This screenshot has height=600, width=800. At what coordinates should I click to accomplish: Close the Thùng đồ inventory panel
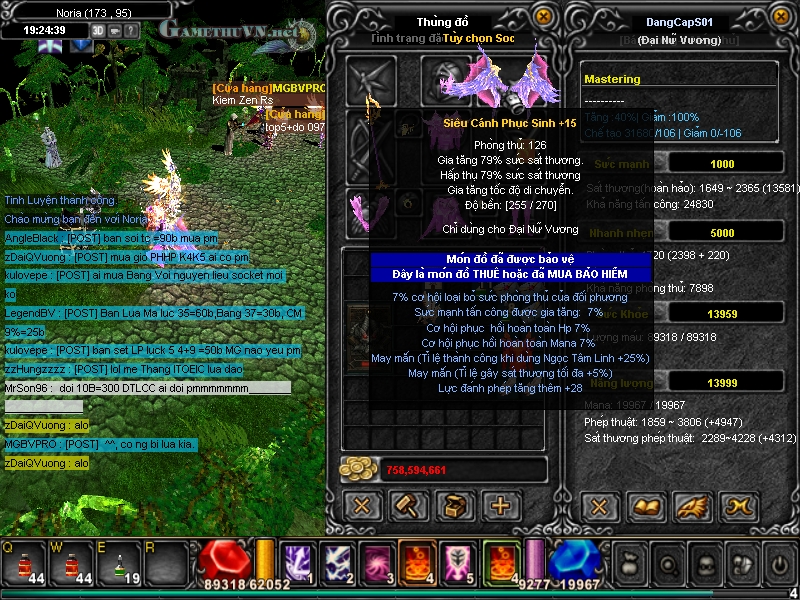(x=543, y=17)
